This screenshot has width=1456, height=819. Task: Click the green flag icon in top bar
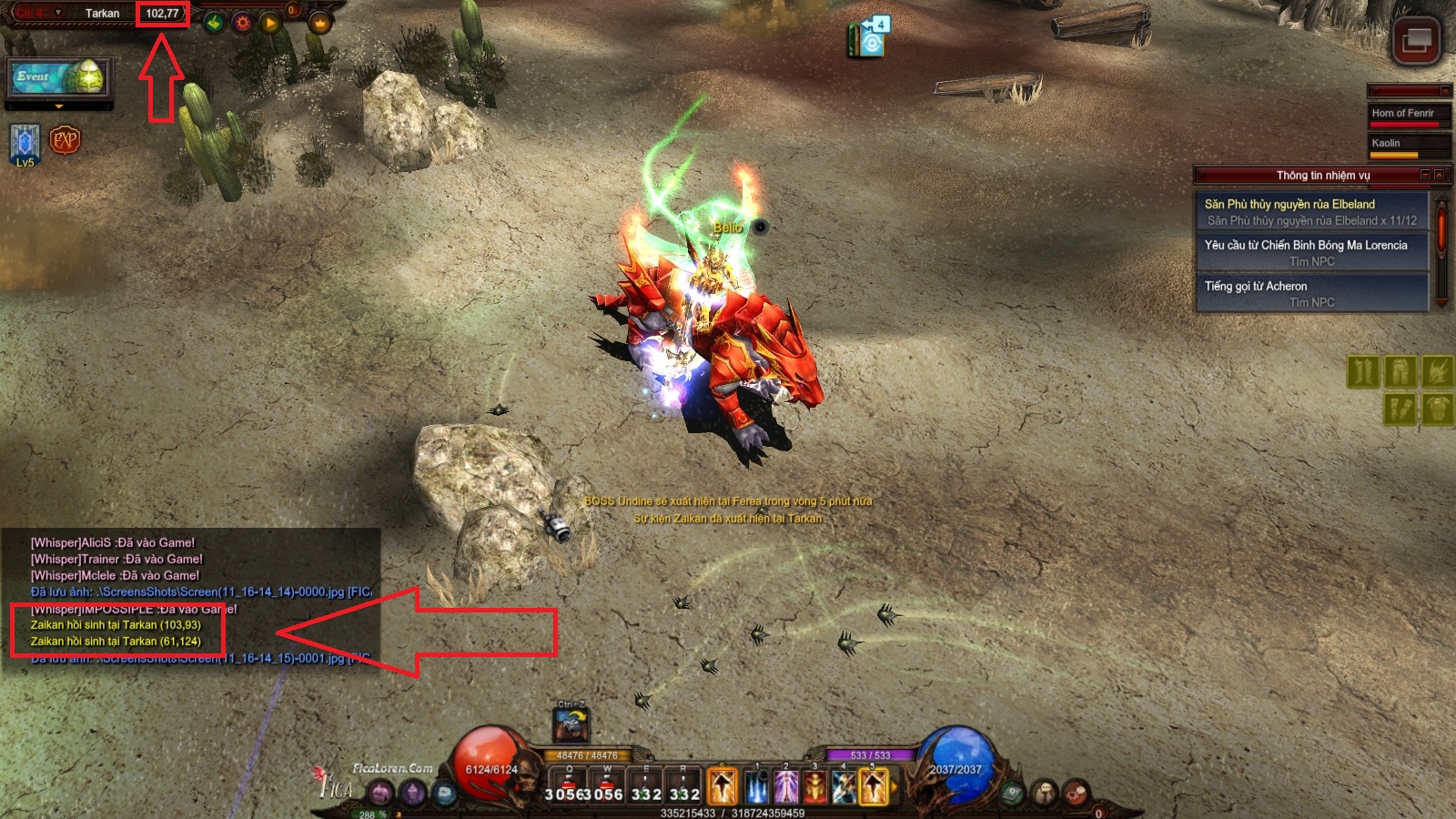click(x=214, y=23)
